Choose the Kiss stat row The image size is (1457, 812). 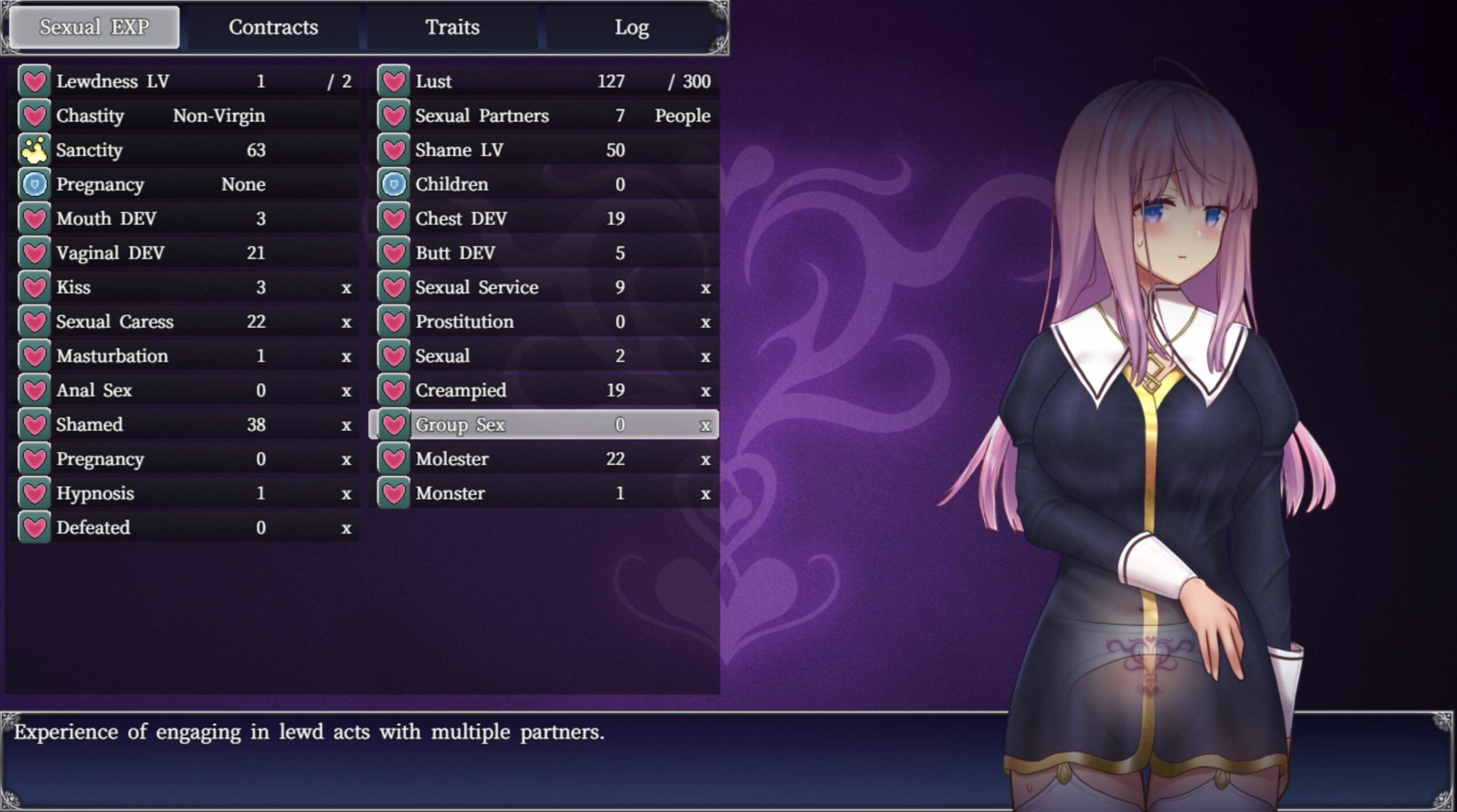(x=185, y=287)
